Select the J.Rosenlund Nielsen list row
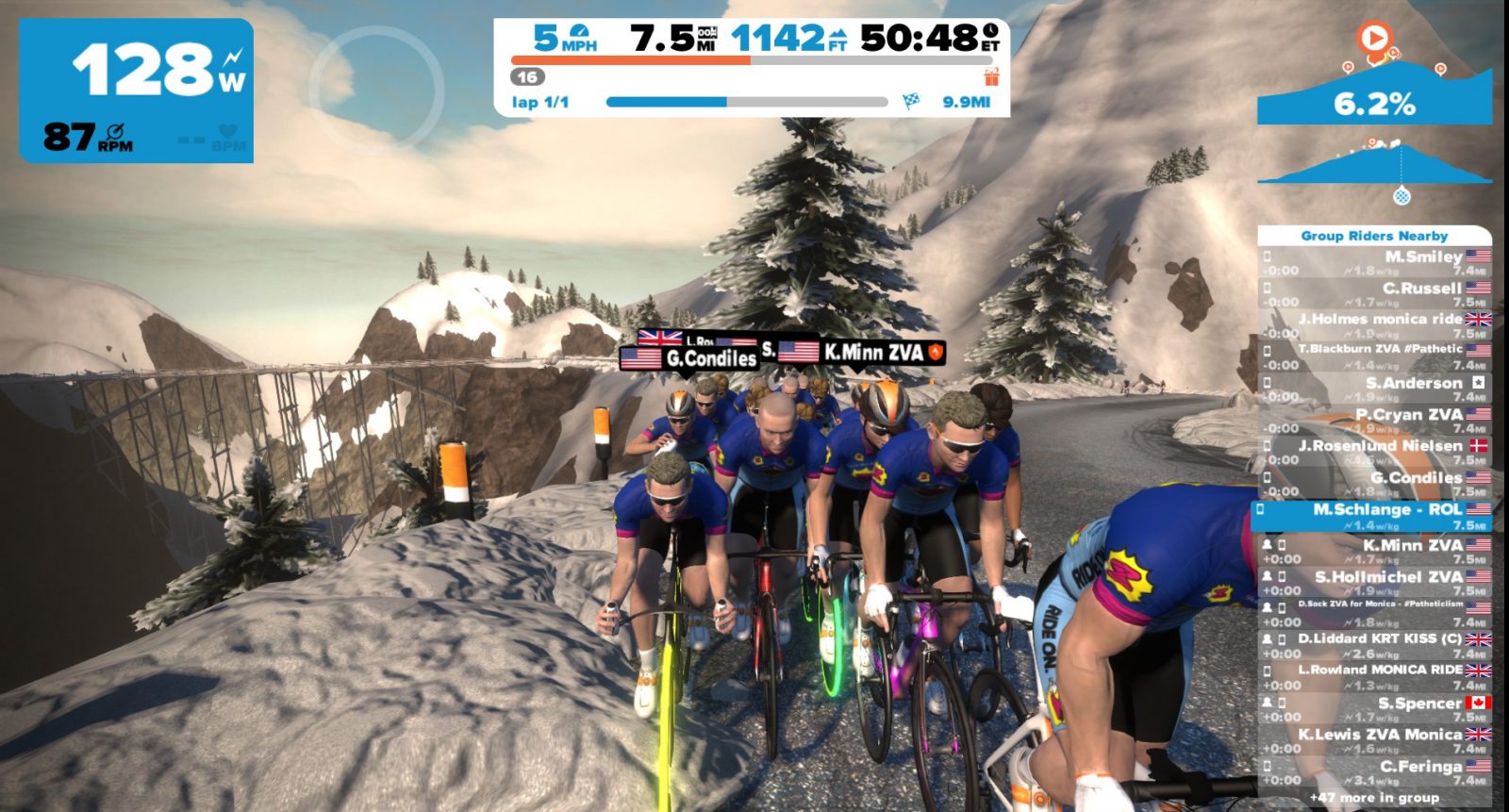Screen dimensions: 1509x812 tap(1374, 452)
